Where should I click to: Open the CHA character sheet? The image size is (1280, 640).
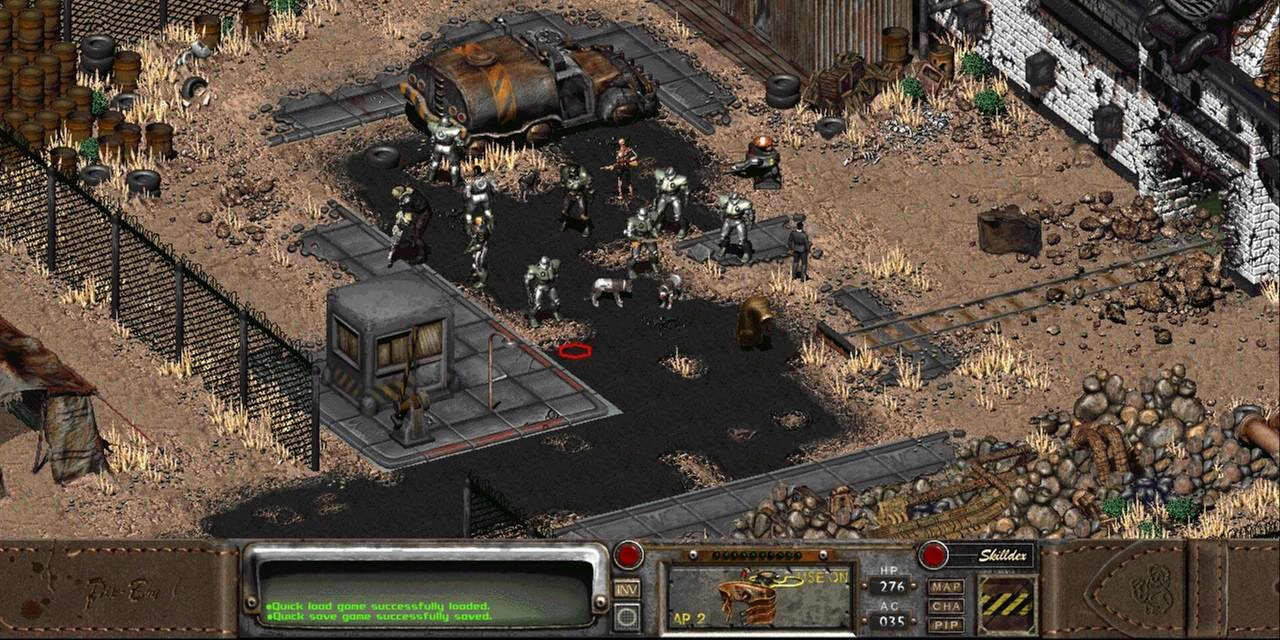[x=945, y=606]
